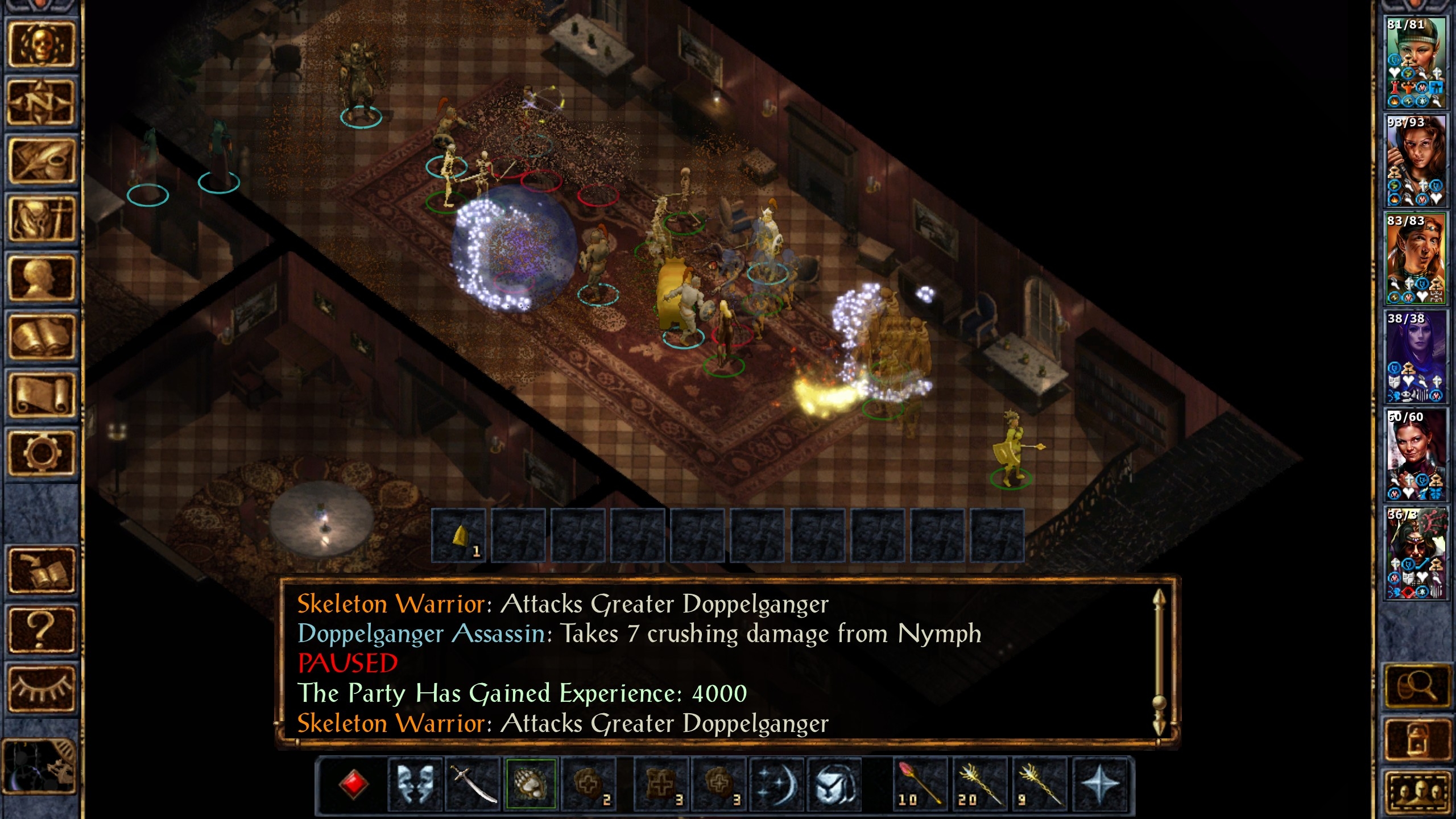Screen dimensions: 1456x819
Task: Use the red-tipped wand with 10 charges
Action: tap(919, 784)
